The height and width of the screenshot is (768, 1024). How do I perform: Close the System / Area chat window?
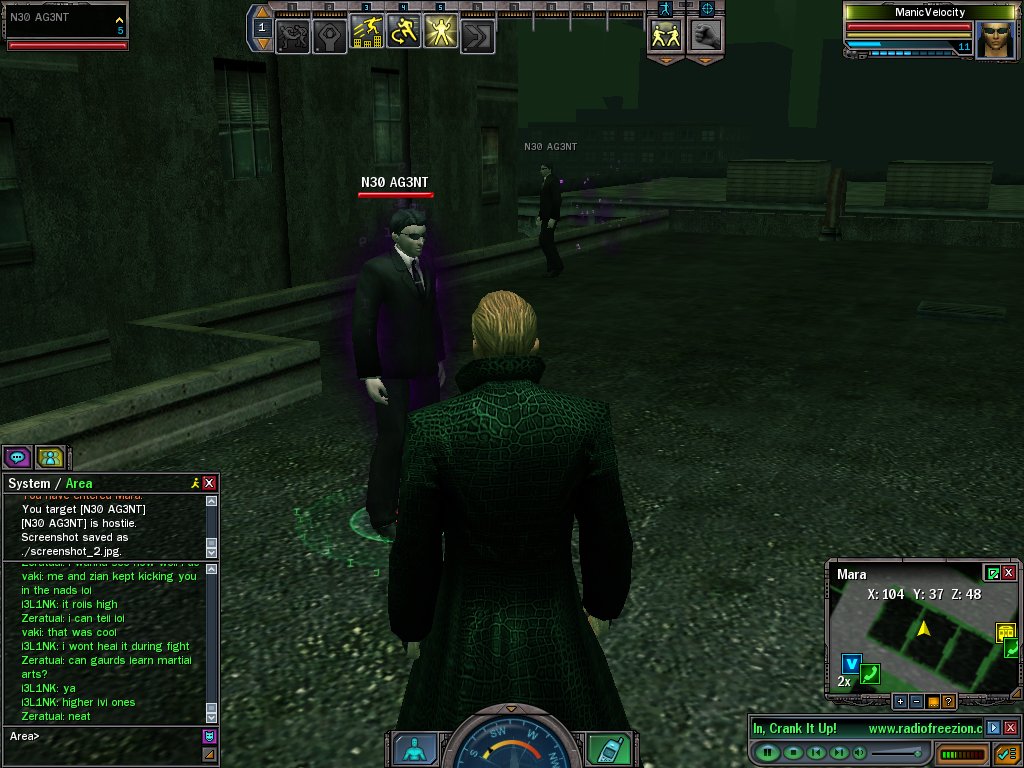tap(209, 483)
